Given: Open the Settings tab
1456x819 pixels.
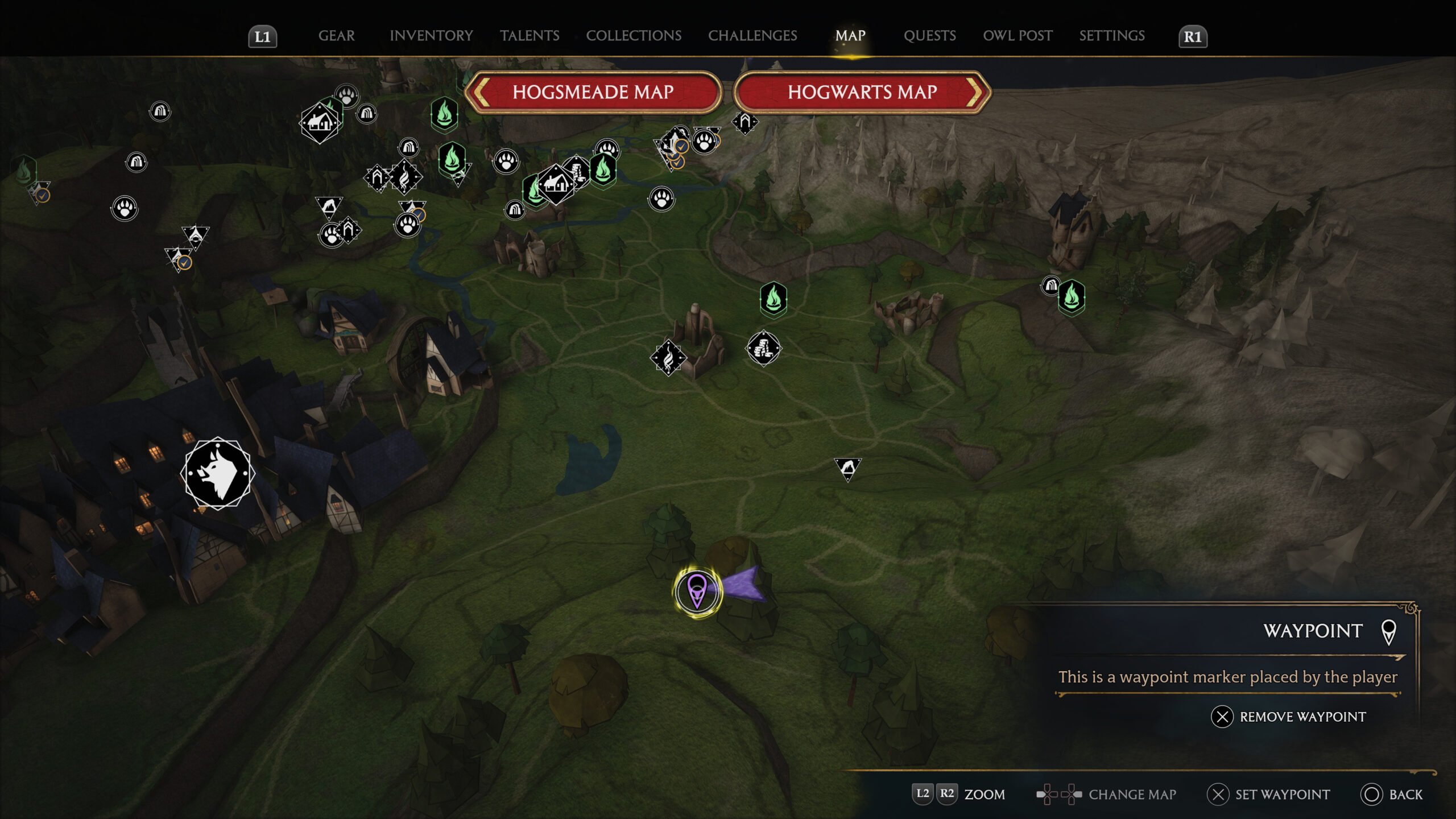Looking at the screenshot, I should tap(1112, 36).
